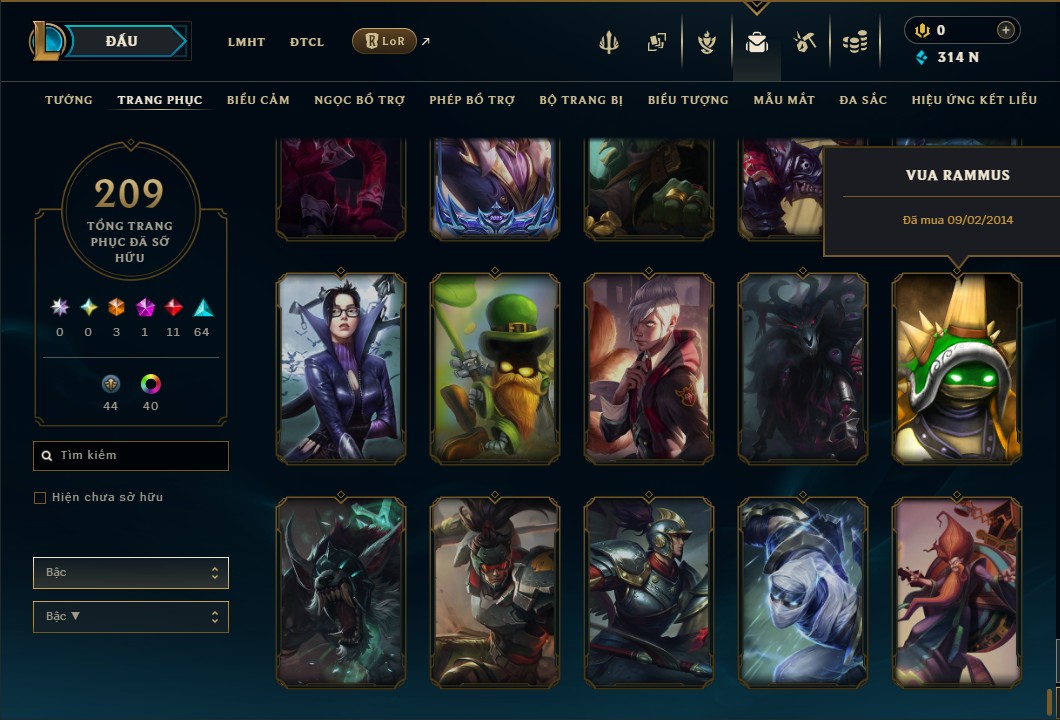Open the BIỂU CẢM tab
Screen dimensions: 1060x720
(x=258, y=100)
